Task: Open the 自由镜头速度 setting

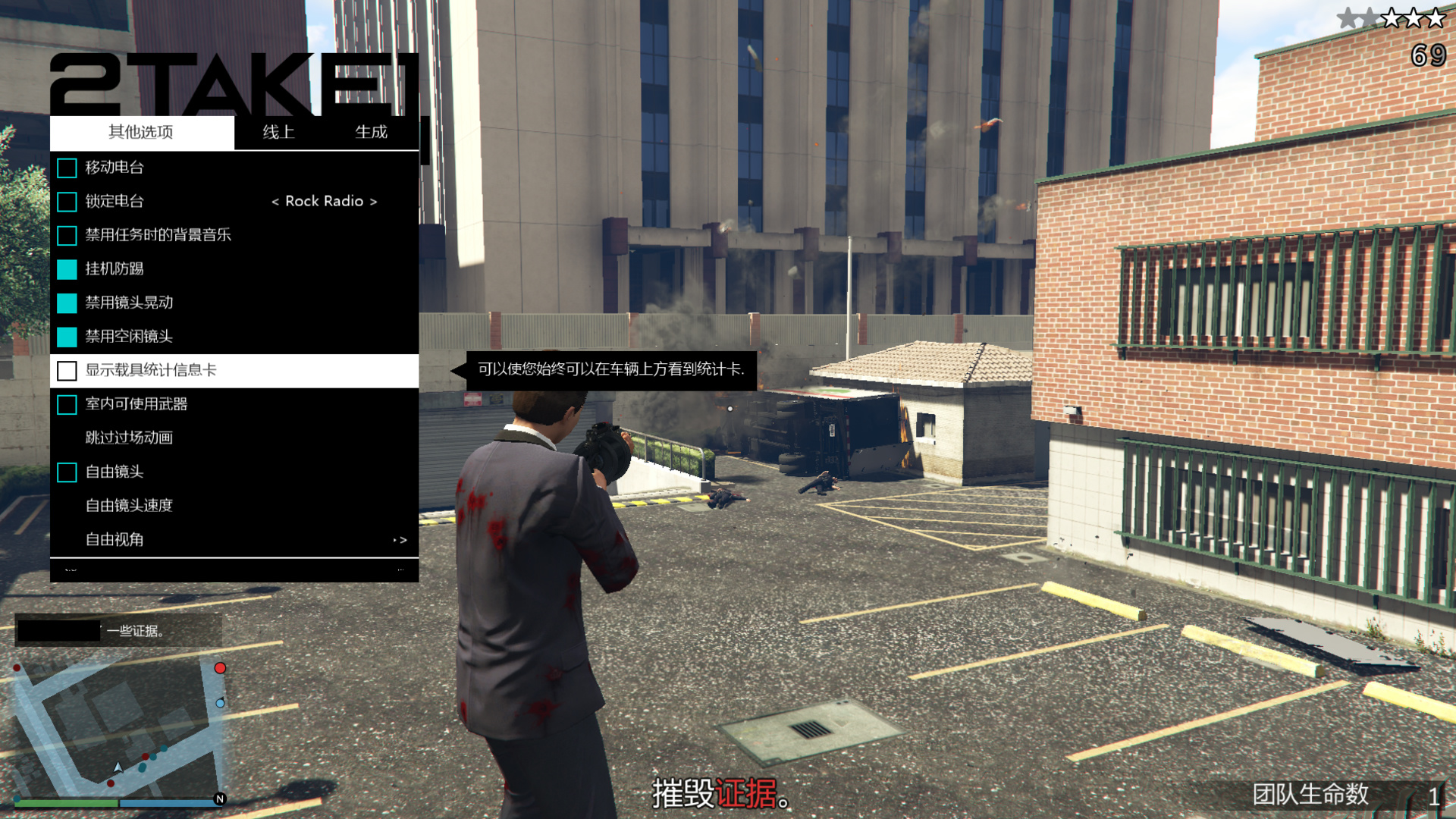Action: (x=129, y=506)
